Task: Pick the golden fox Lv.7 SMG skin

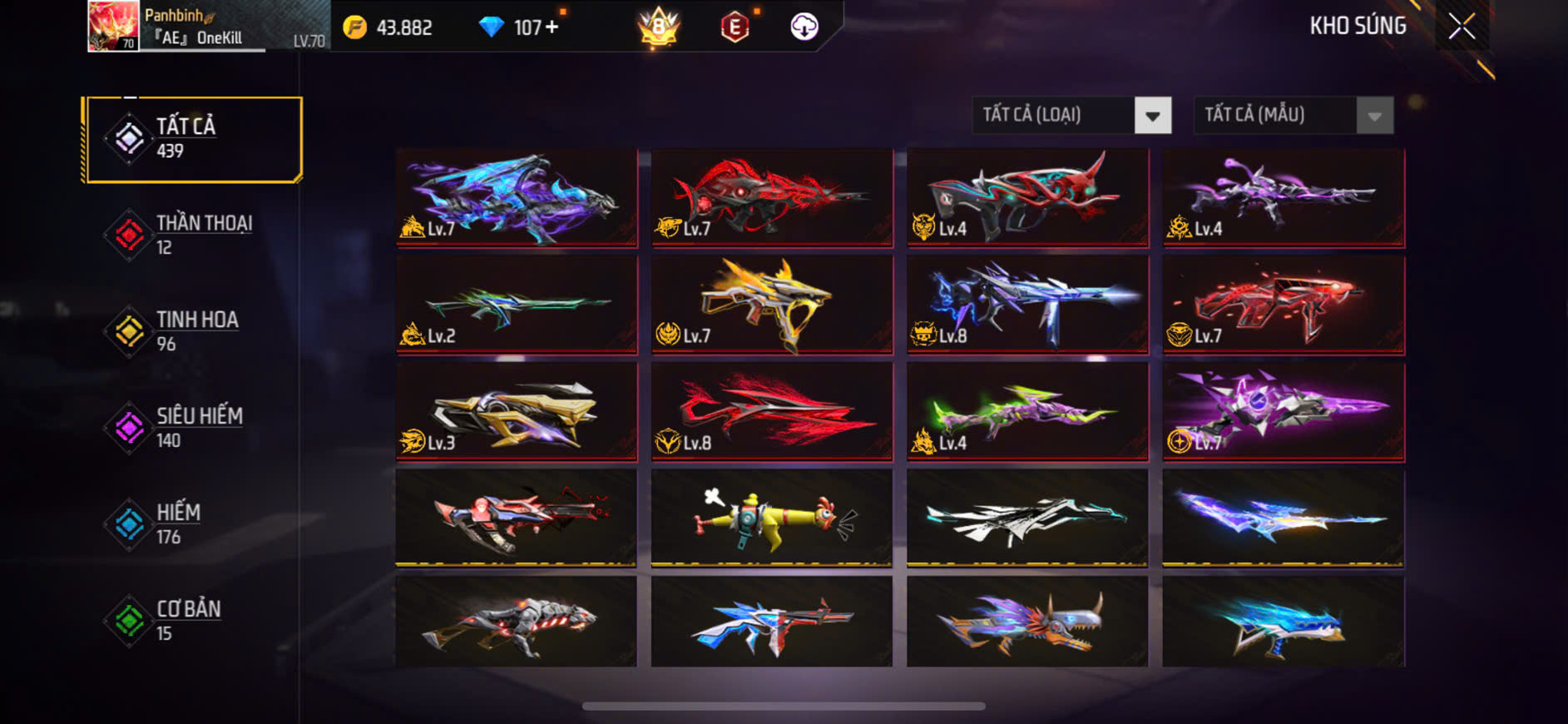Action: point(772,305)
